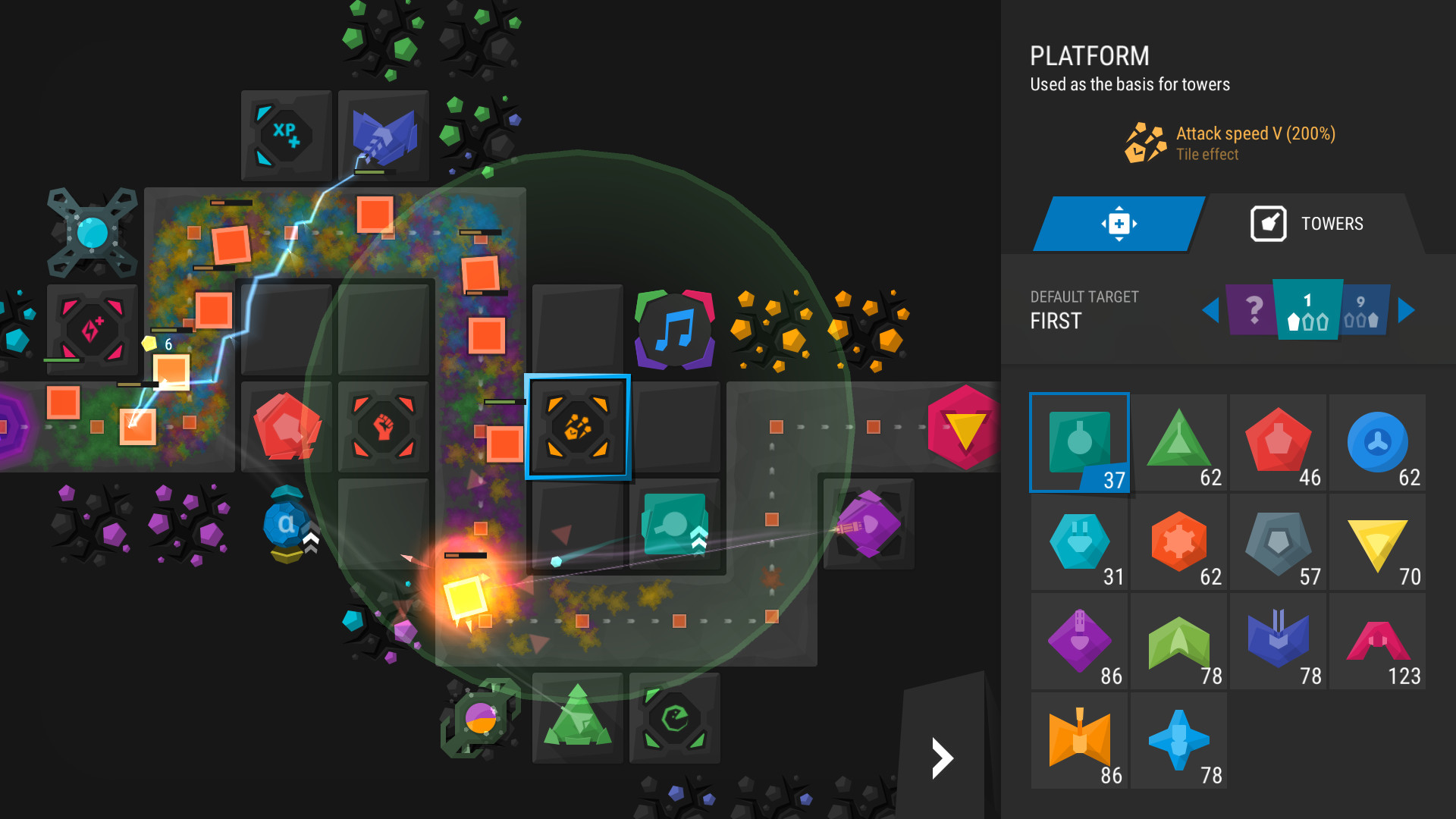This screenshot has width=1456, height=819.
Task: Click the Attack speed V tile effect icon
Action: 1144,144
